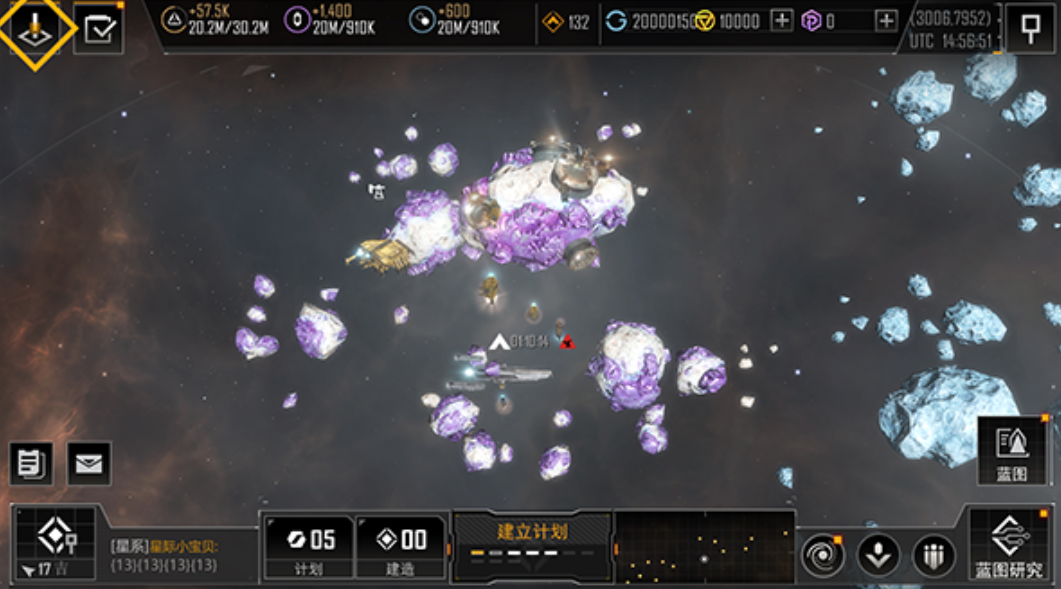Open the 建造 construction panel

click(x=400, y=547)
